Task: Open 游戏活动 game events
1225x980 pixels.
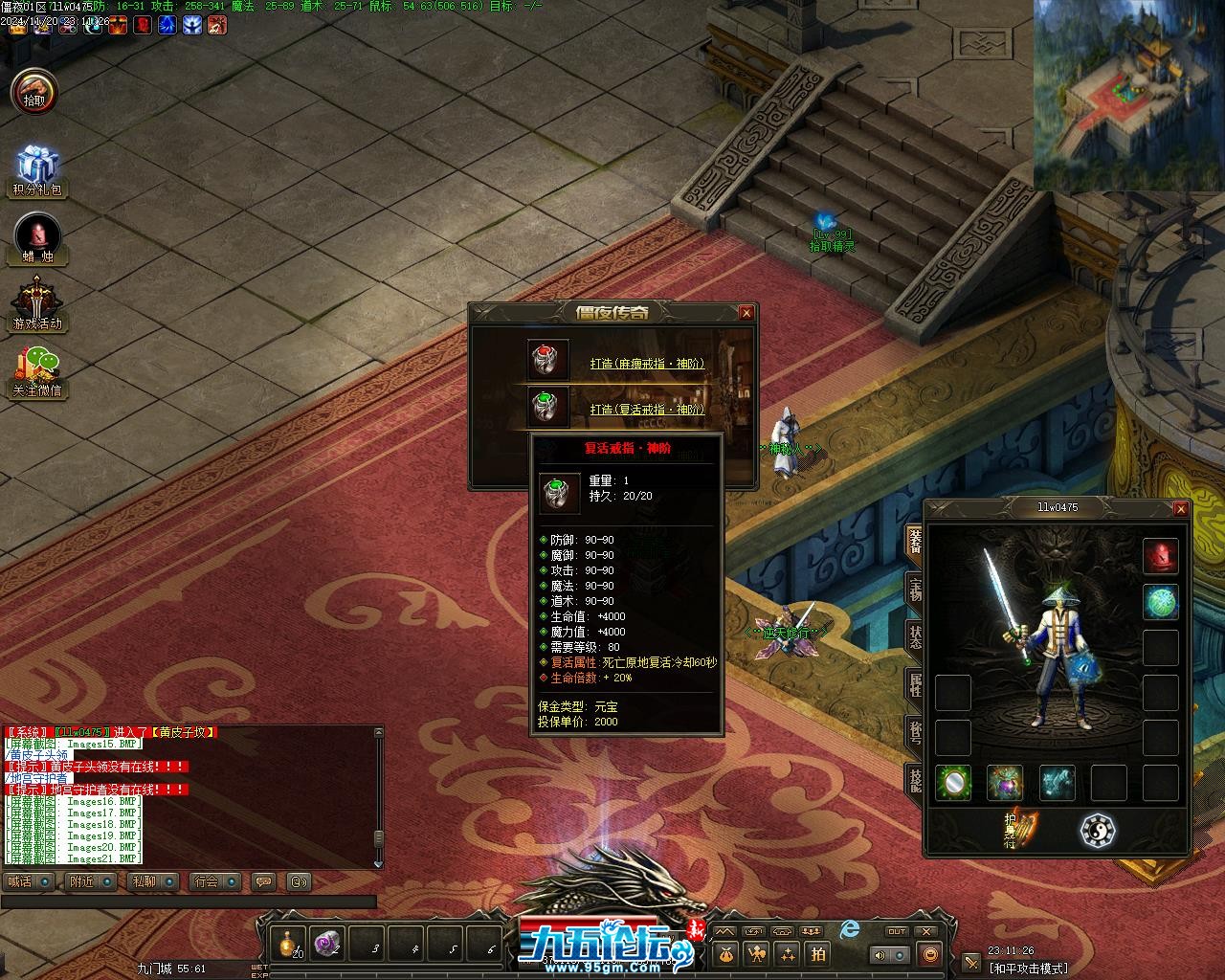Action: tap(36, 302)
